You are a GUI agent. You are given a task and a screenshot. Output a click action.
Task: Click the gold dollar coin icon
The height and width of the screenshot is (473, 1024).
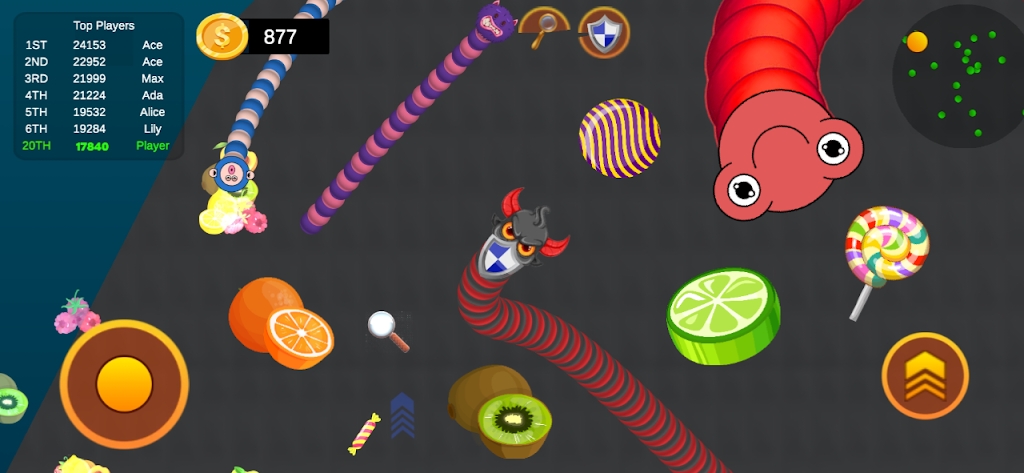coord(221,37)
